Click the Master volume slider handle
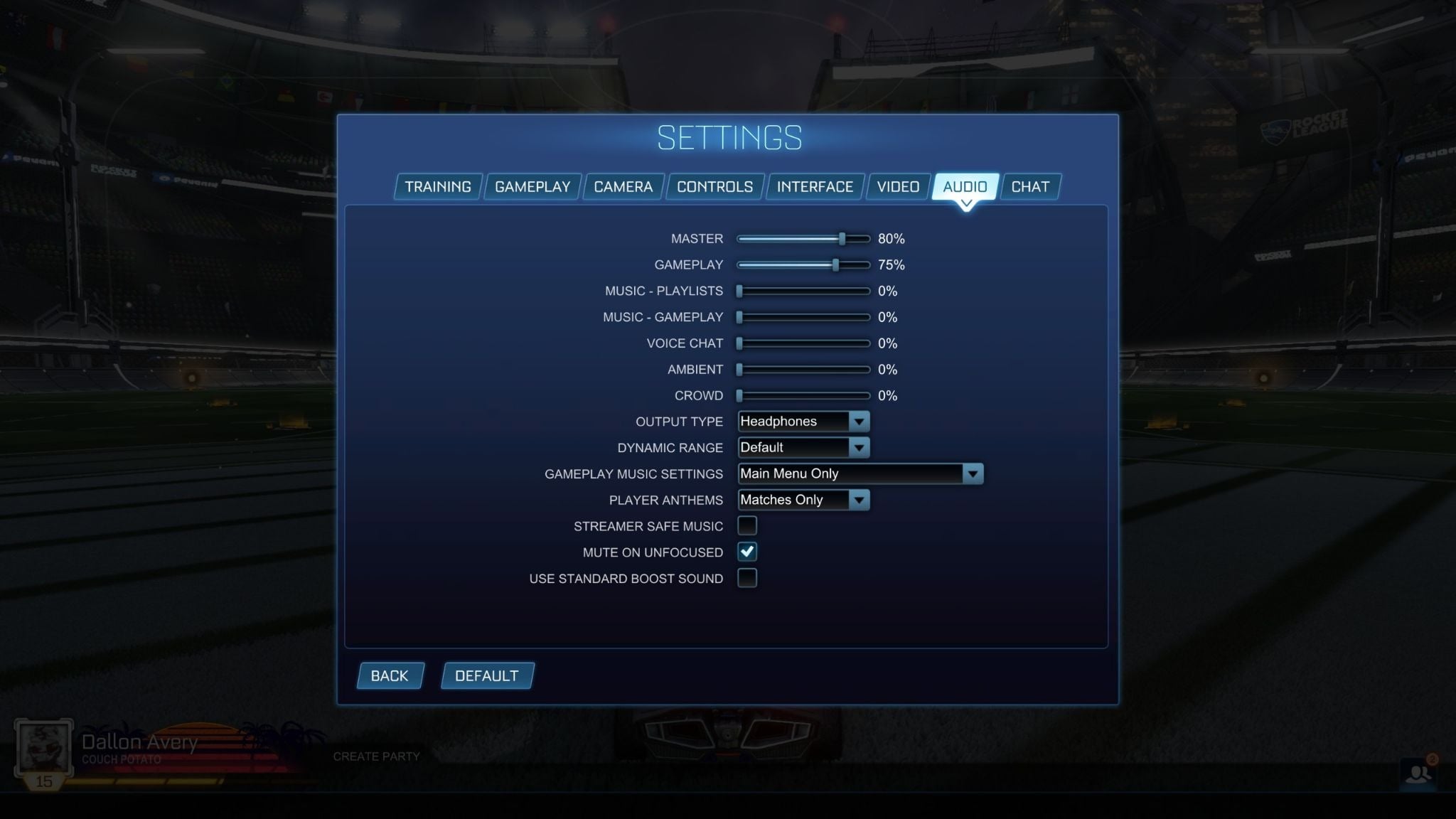Screen dimensions: 1456x819 click(842, 239)
